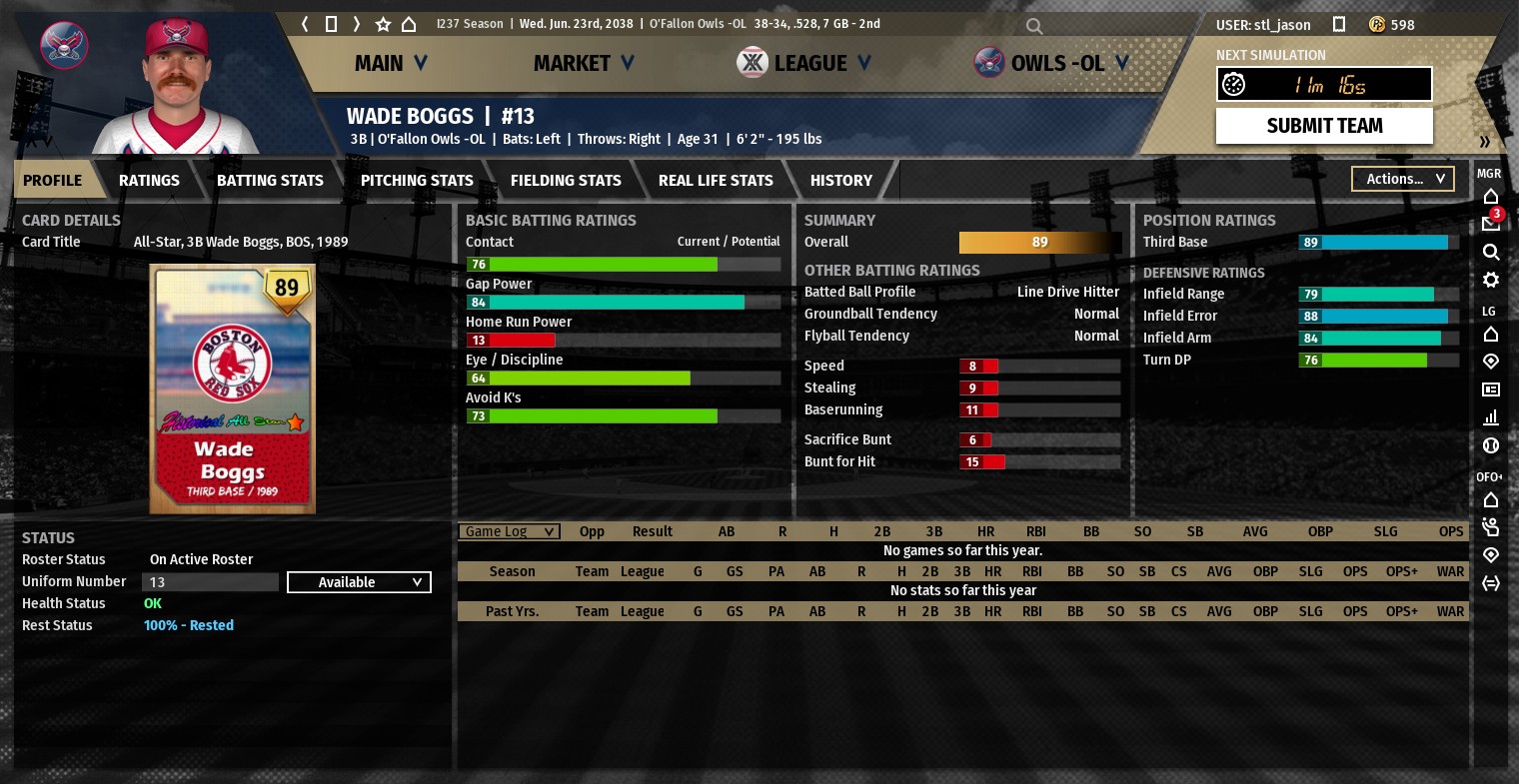The image size is (1519, 784).
Task: Click the SUBMIT TEAM button
Action: coord(1324,126)
